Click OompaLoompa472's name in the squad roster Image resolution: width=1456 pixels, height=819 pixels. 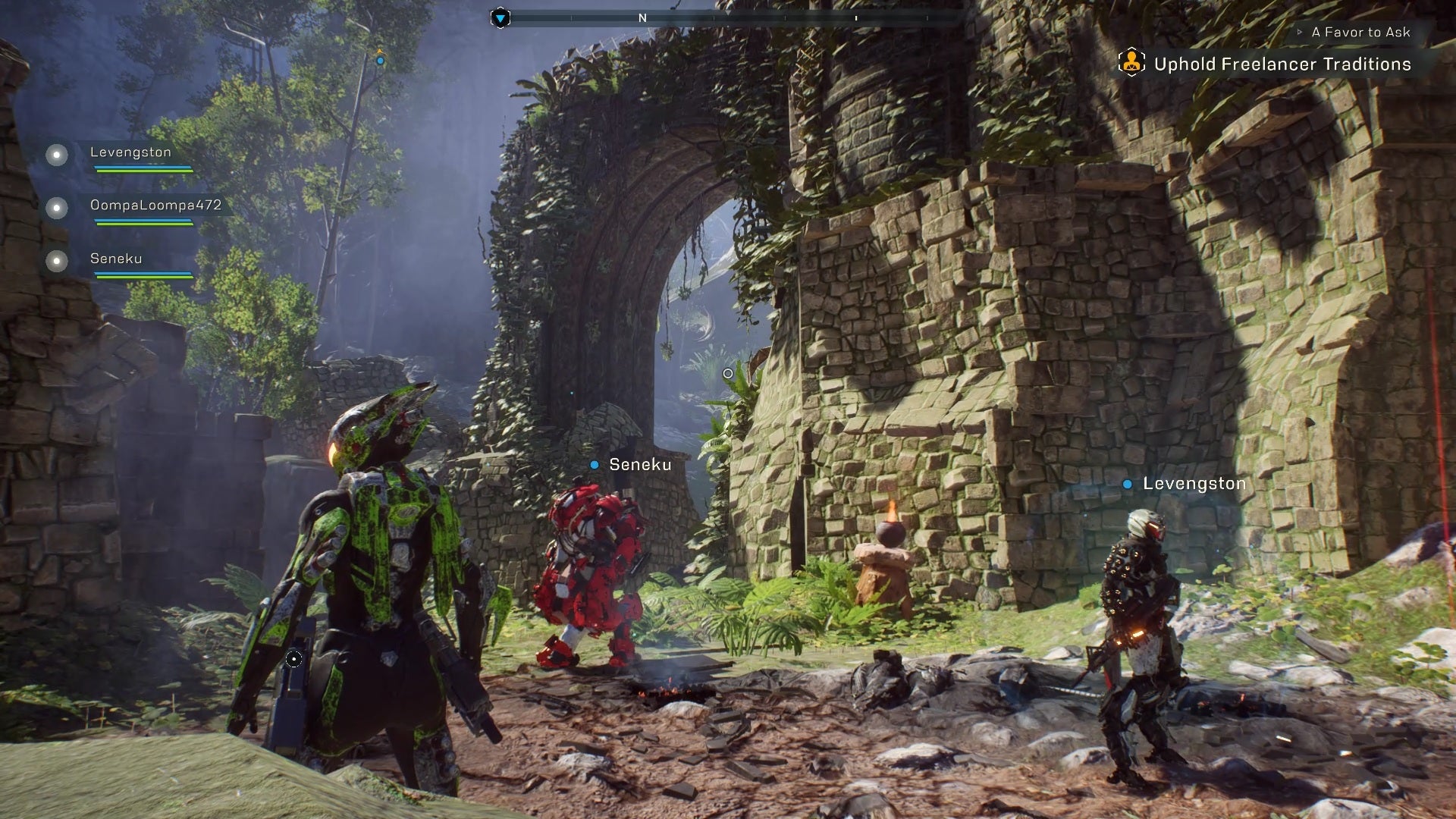tap(157, 204)
